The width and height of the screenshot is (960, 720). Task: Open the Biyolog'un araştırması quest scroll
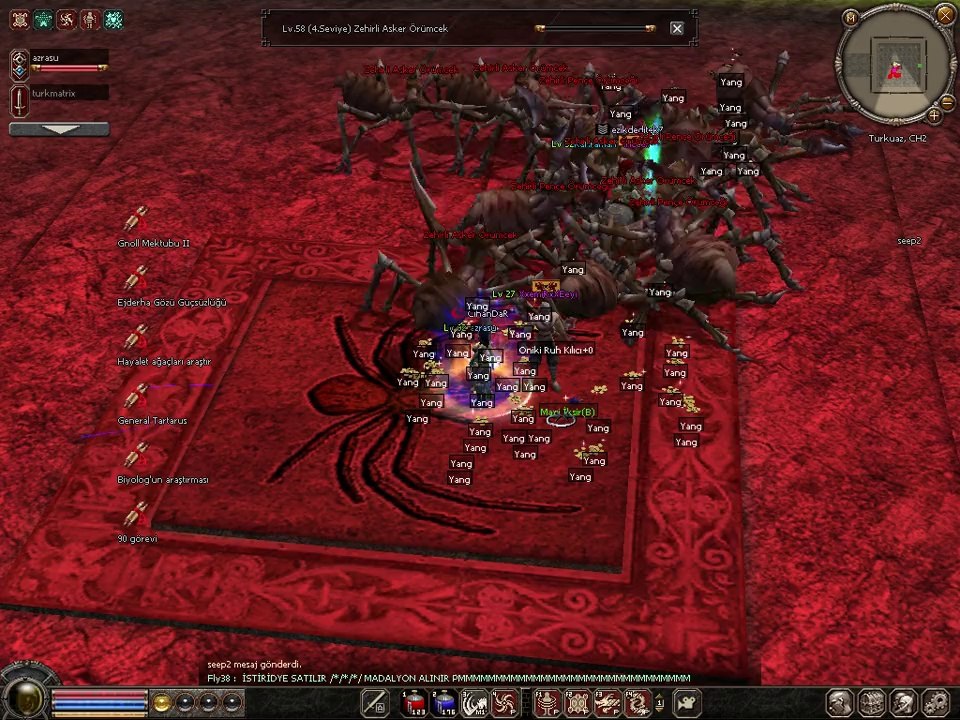tap(135, 457)
